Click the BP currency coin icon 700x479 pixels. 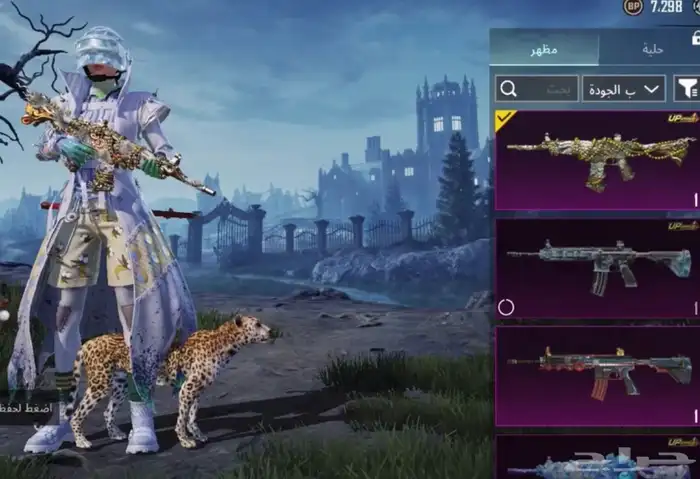(633, 7)
